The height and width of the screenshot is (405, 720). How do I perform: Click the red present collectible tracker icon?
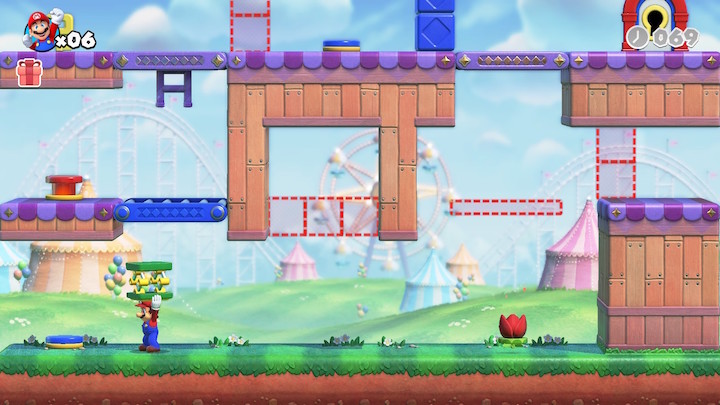click(29, 72)
